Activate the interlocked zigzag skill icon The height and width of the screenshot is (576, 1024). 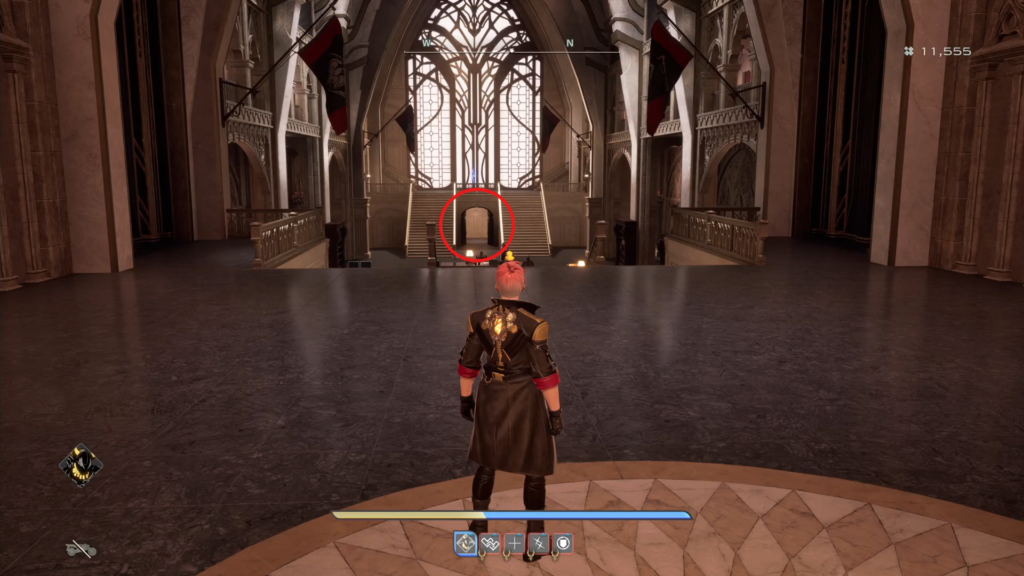pos(490,543)
